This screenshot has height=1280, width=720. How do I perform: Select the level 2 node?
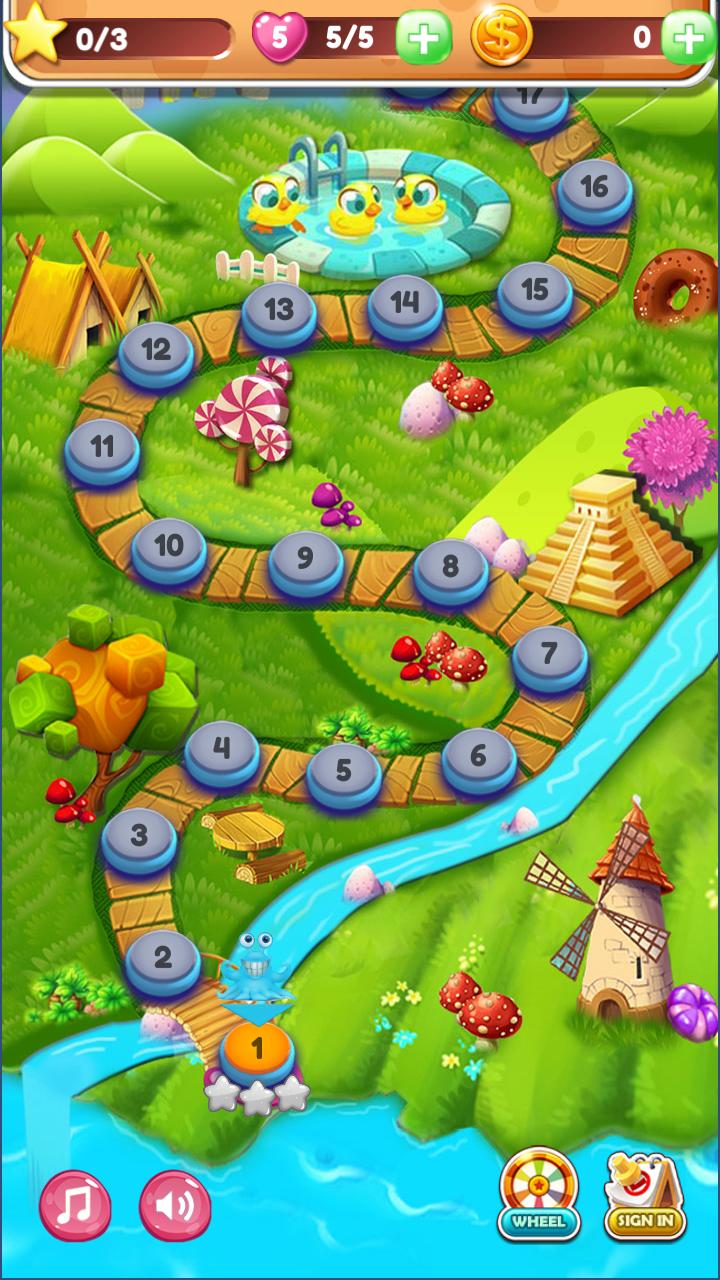coord(162,959)
